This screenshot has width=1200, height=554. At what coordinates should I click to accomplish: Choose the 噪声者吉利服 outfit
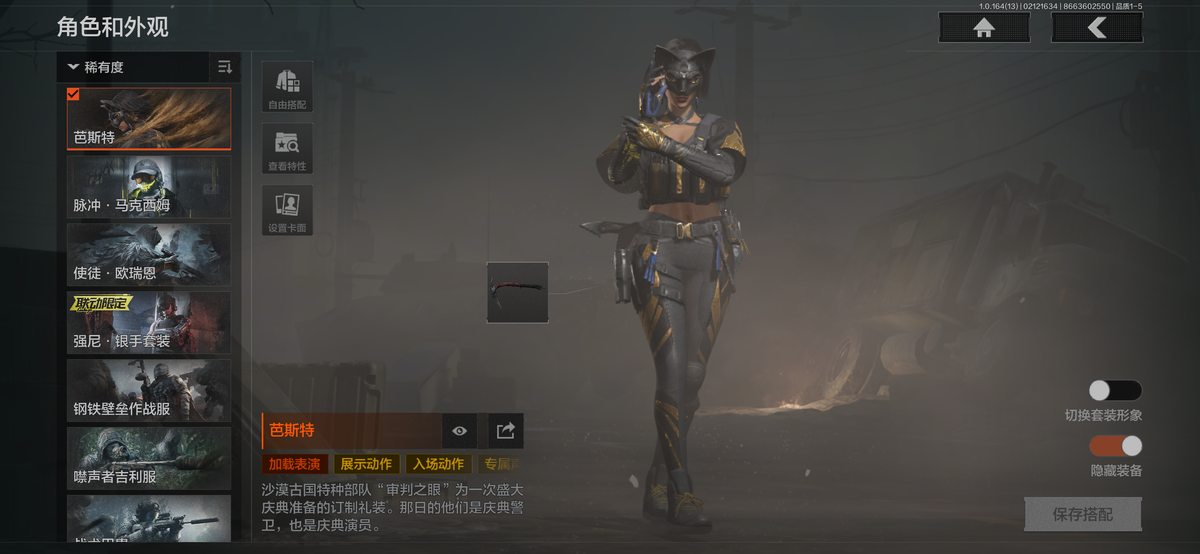(x=149, y=459)
